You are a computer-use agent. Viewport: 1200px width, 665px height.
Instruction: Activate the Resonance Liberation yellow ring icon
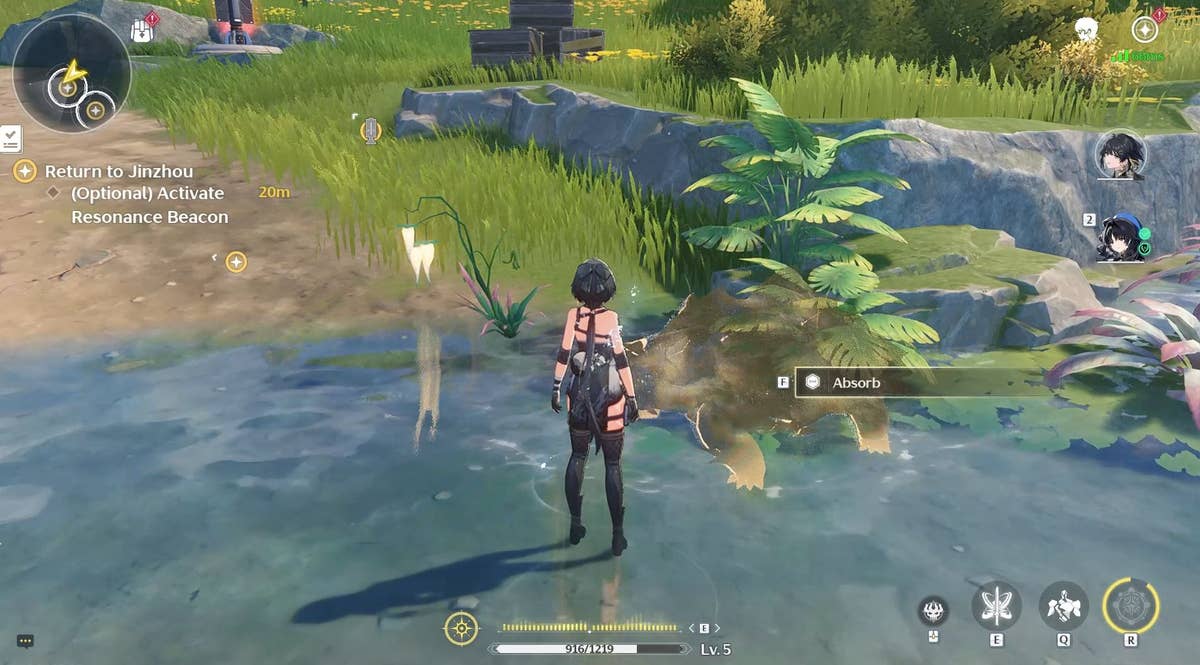pos(1131,605)
